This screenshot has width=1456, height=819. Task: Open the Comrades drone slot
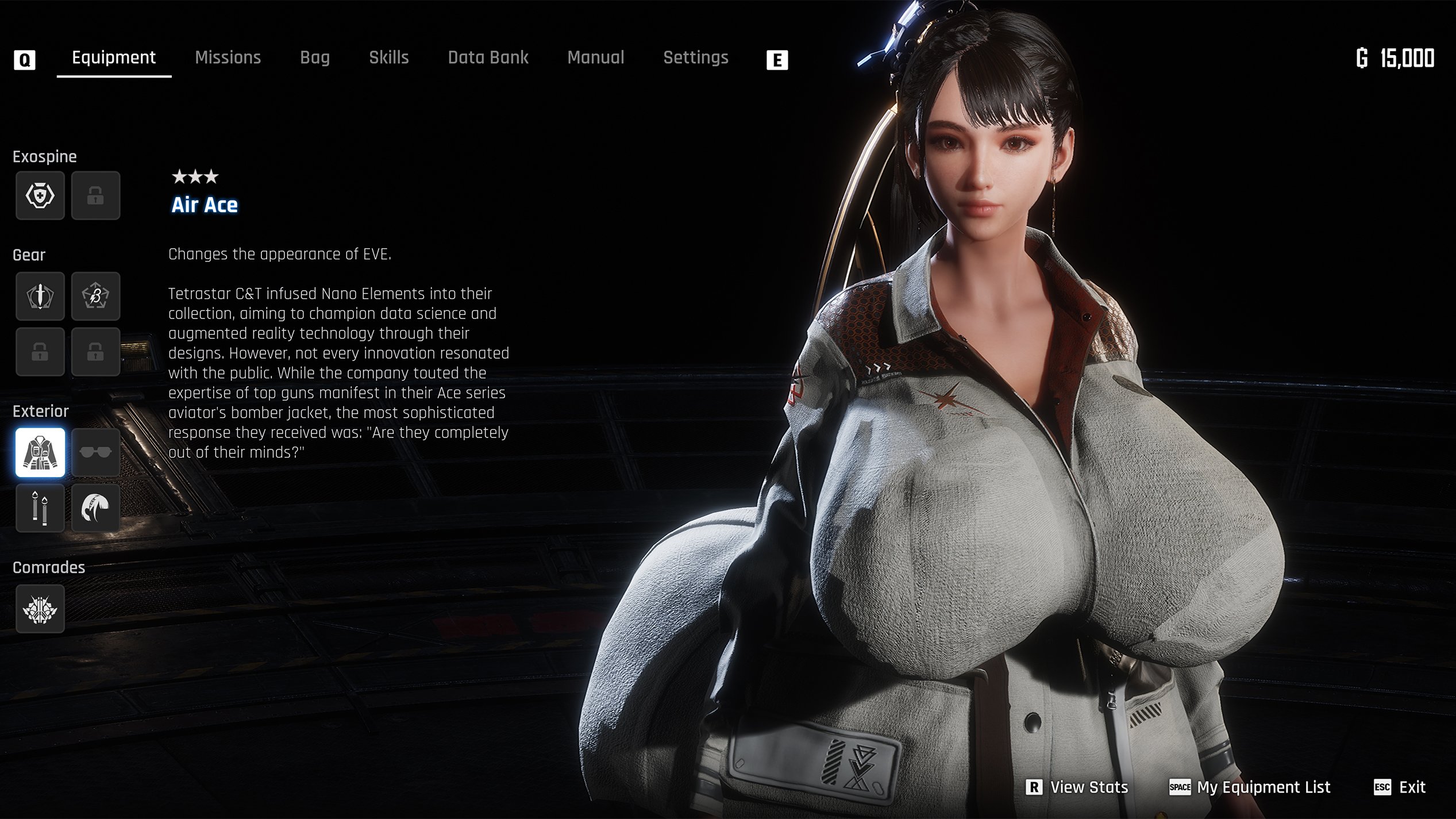tap(40, 609)
